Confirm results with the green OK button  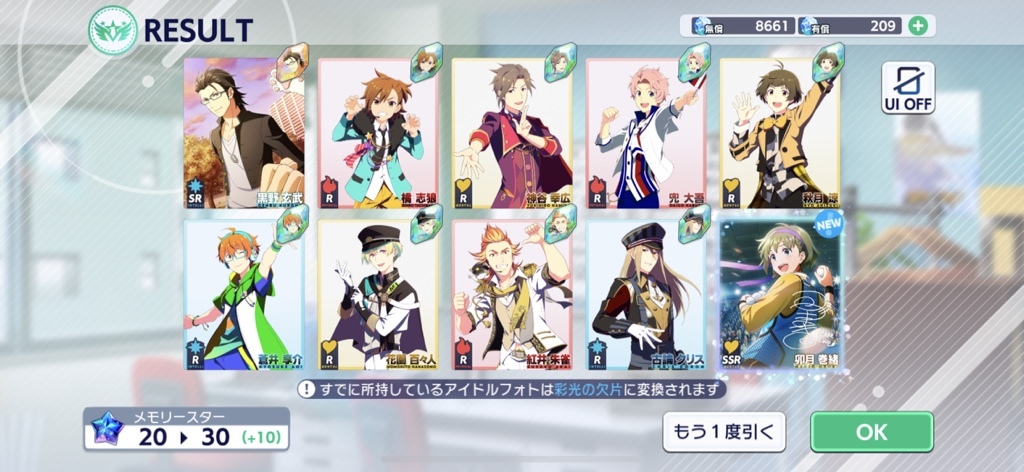point(871,432)
